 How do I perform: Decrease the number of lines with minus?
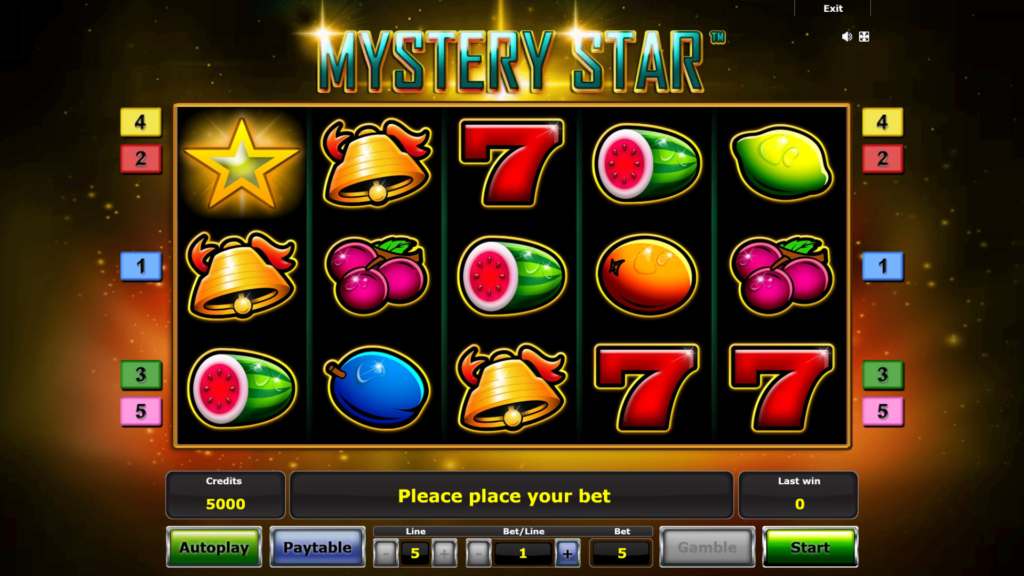point(385,552)
